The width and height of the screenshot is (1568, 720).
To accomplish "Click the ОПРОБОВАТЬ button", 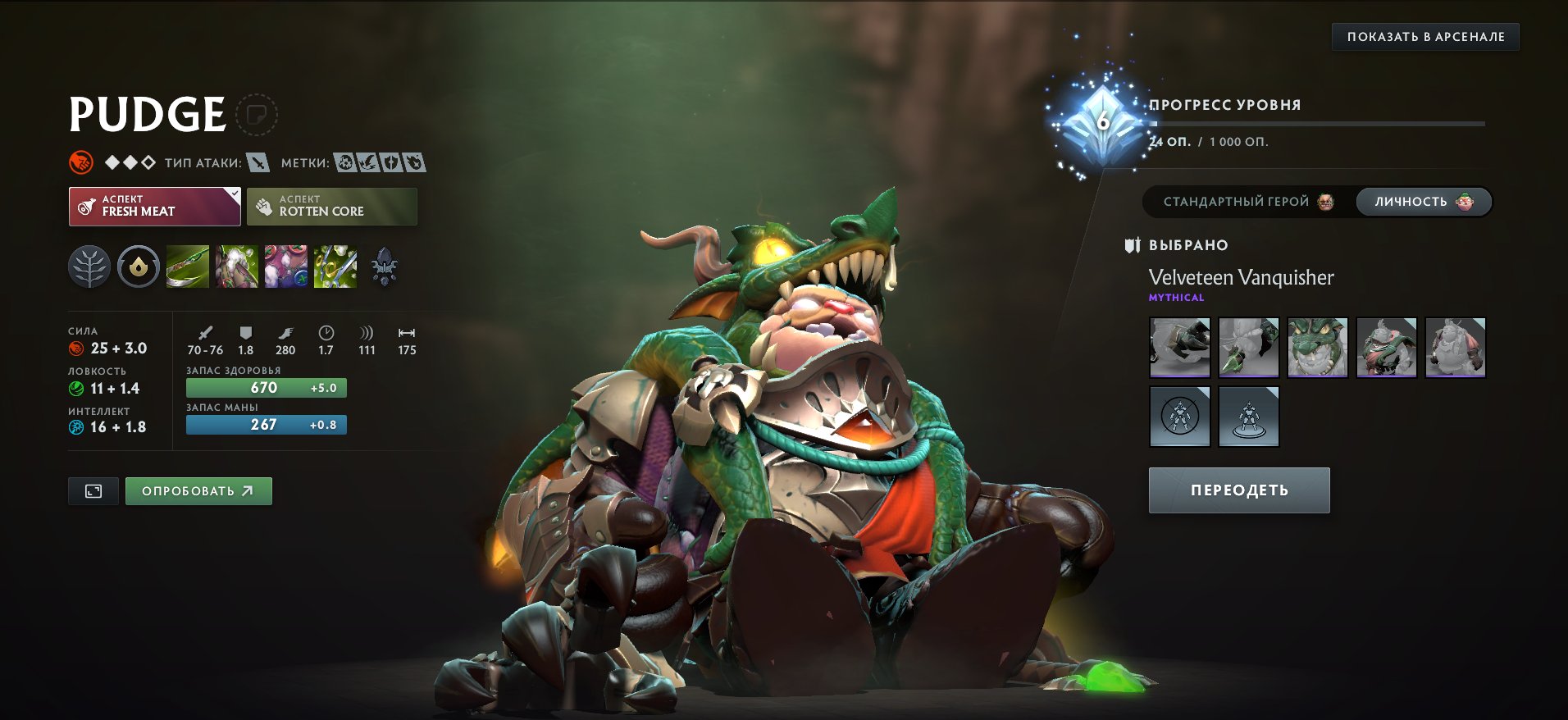I will tap(198, 491).
